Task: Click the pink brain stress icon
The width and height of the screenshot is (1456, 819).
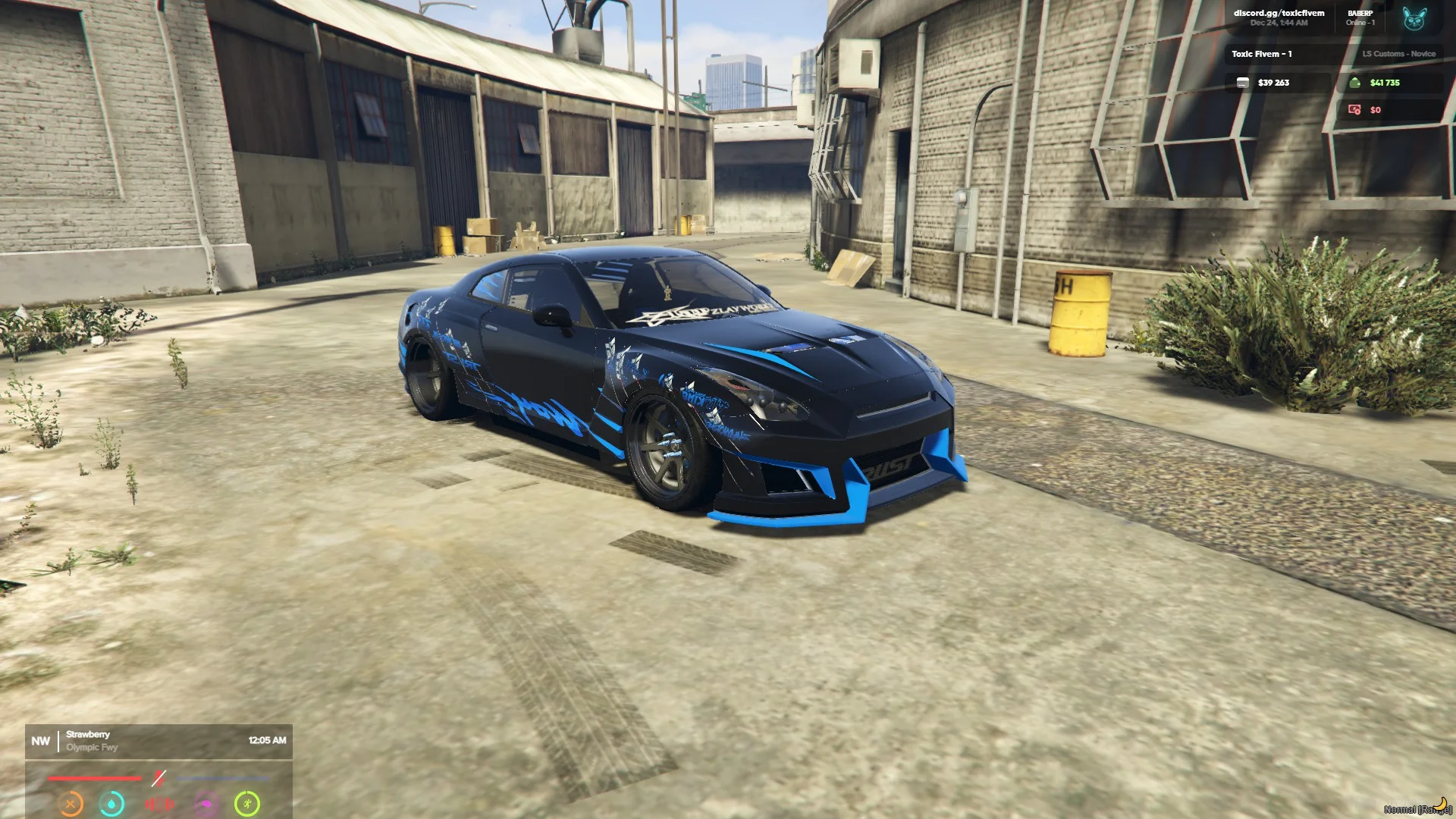Action: pos(206,803)
